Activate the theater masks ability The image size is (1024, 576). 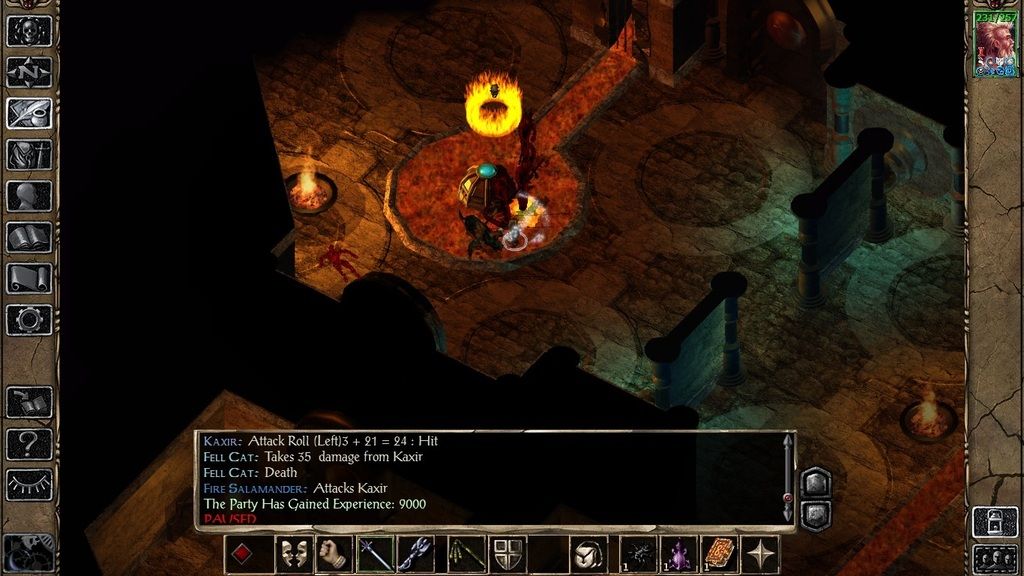coord(293,554)
